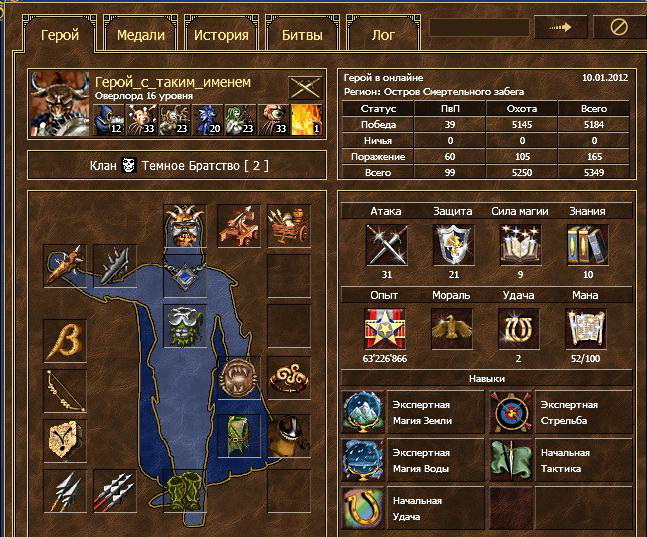Select the Лог tab
This screenshot has width=647, height=537.
[x=383, y=36]
